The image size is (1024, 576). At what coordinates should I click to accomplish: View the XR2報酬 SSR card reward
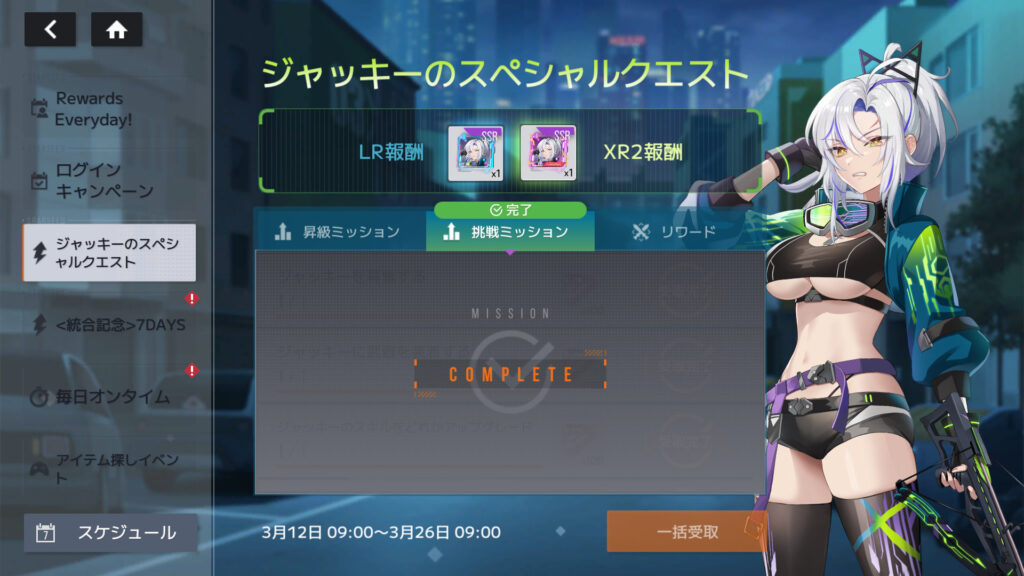[x=548, y=152]
